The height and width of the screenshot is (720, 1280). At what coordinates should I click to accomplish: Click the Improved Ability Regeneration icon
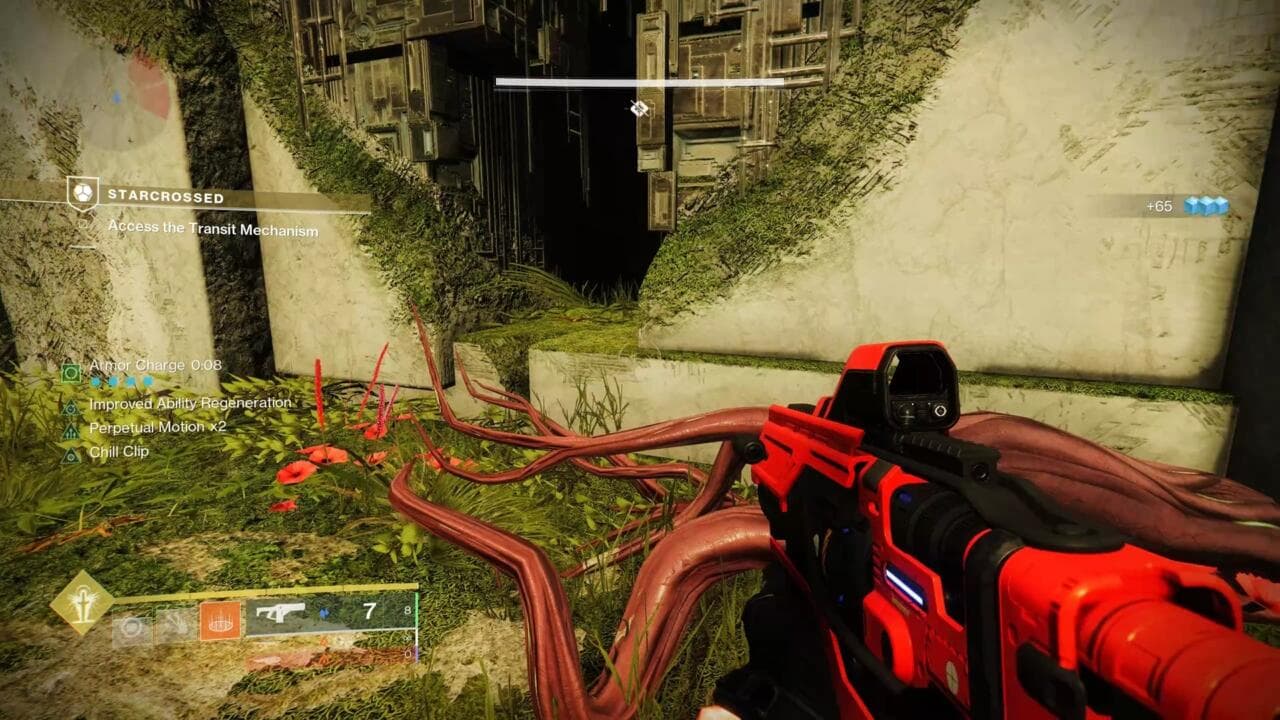pyautogui.click(x=72, y=405)
